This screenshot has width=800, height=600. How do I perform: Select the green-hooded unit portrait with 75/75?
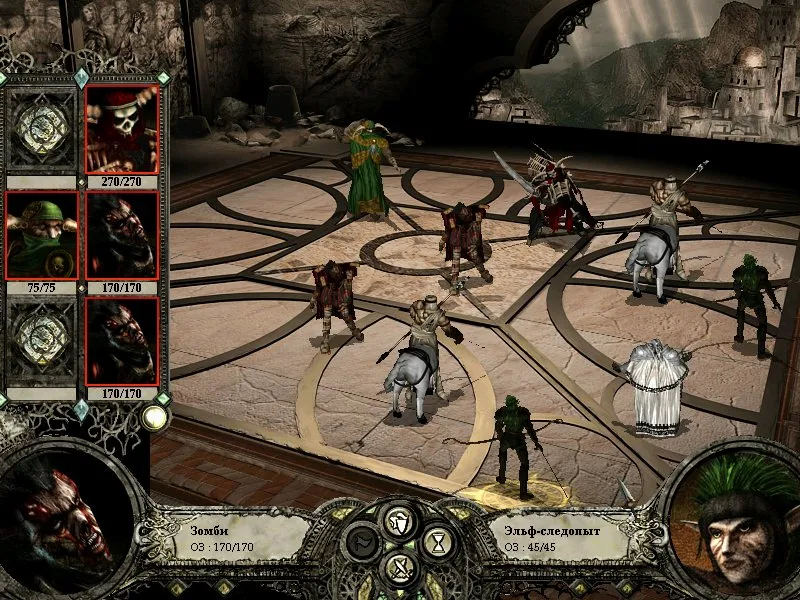[x=41, y=235]
